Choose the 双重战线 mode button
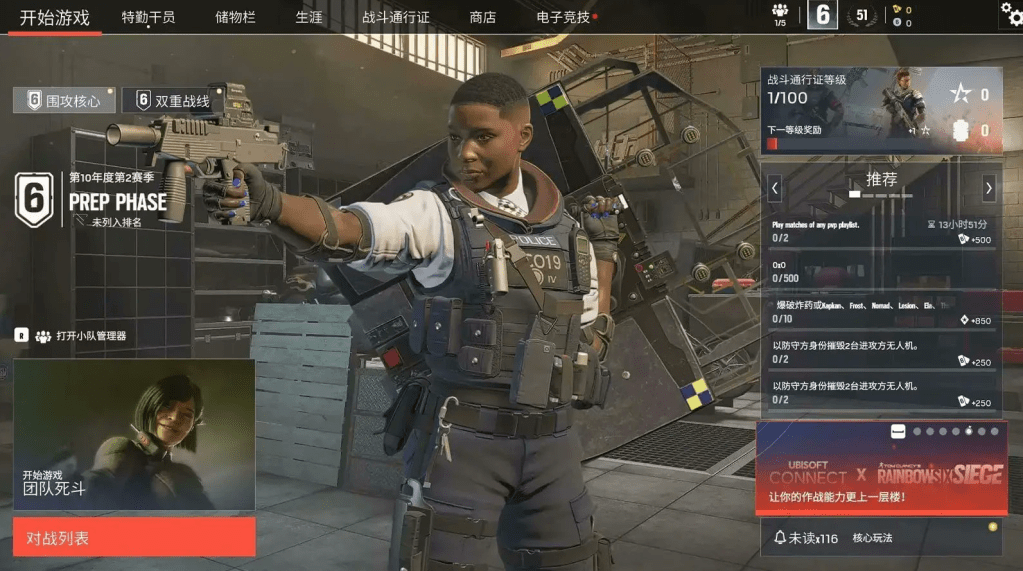 coord(173,100)
